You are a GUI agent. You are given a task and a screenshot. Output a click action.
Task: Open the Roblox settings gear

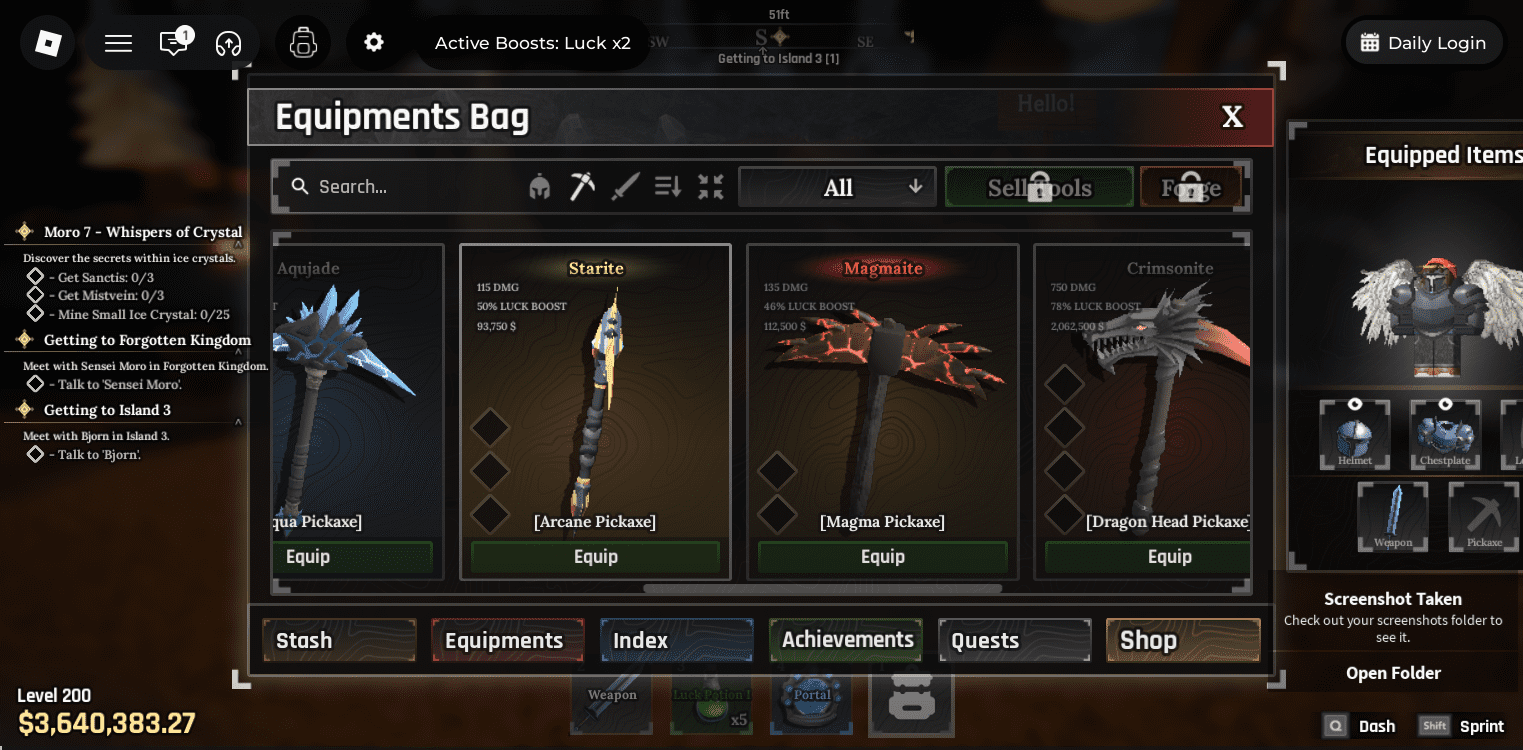[x=373, y=42]
